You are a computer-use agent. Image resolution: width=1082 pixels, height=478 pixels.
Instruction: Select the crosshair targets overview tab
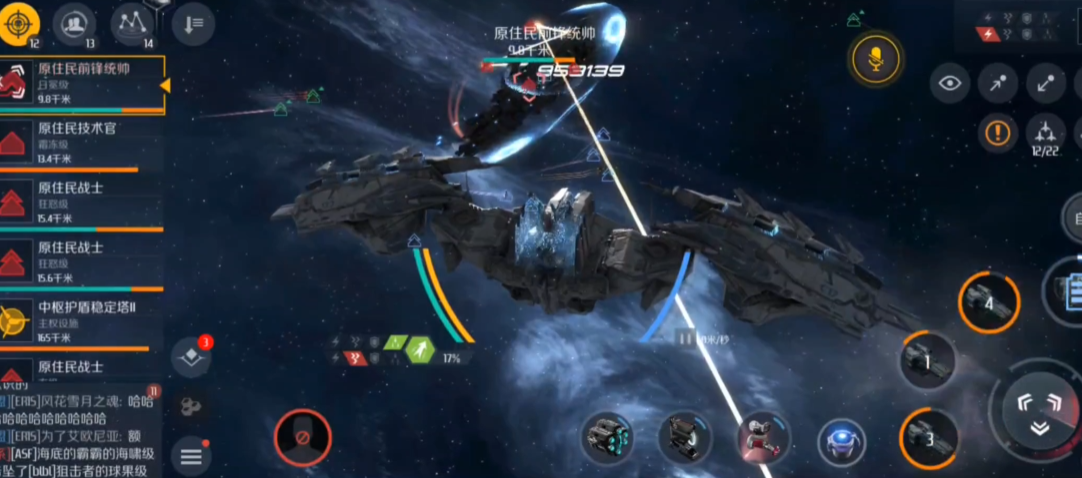pos(20,24)
